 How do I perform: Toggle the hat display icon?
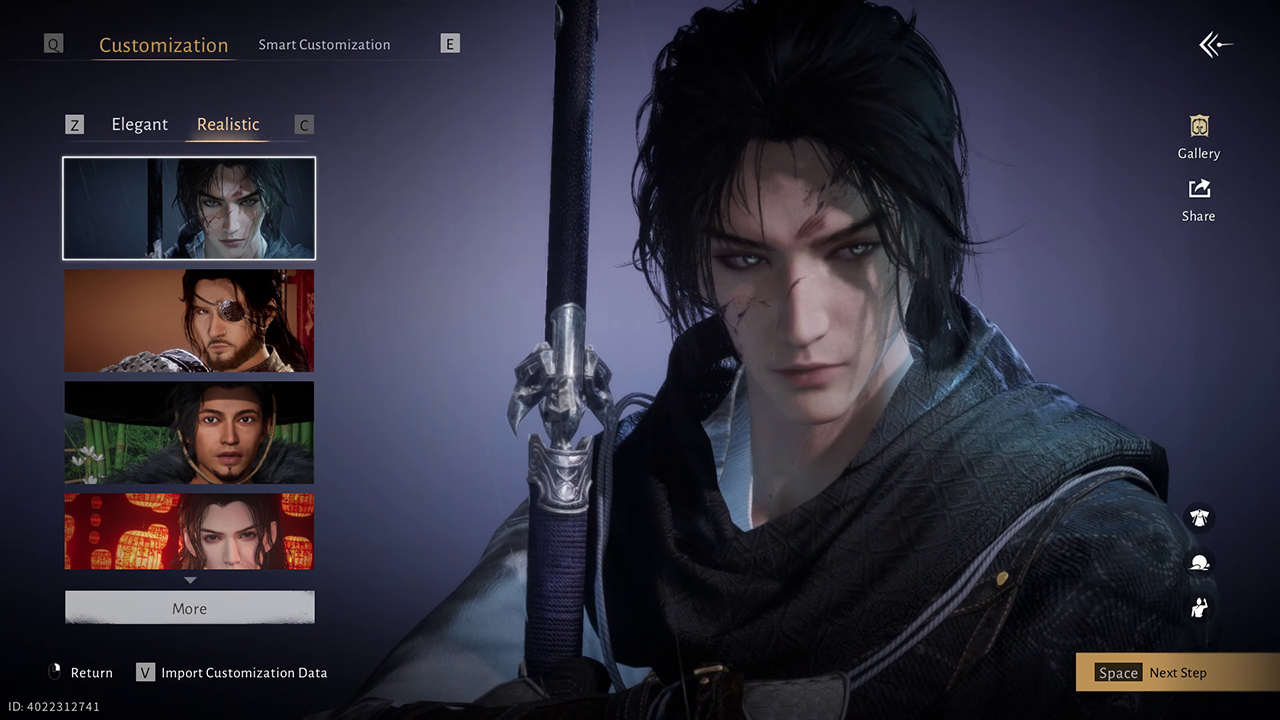tap(1199, 563)
